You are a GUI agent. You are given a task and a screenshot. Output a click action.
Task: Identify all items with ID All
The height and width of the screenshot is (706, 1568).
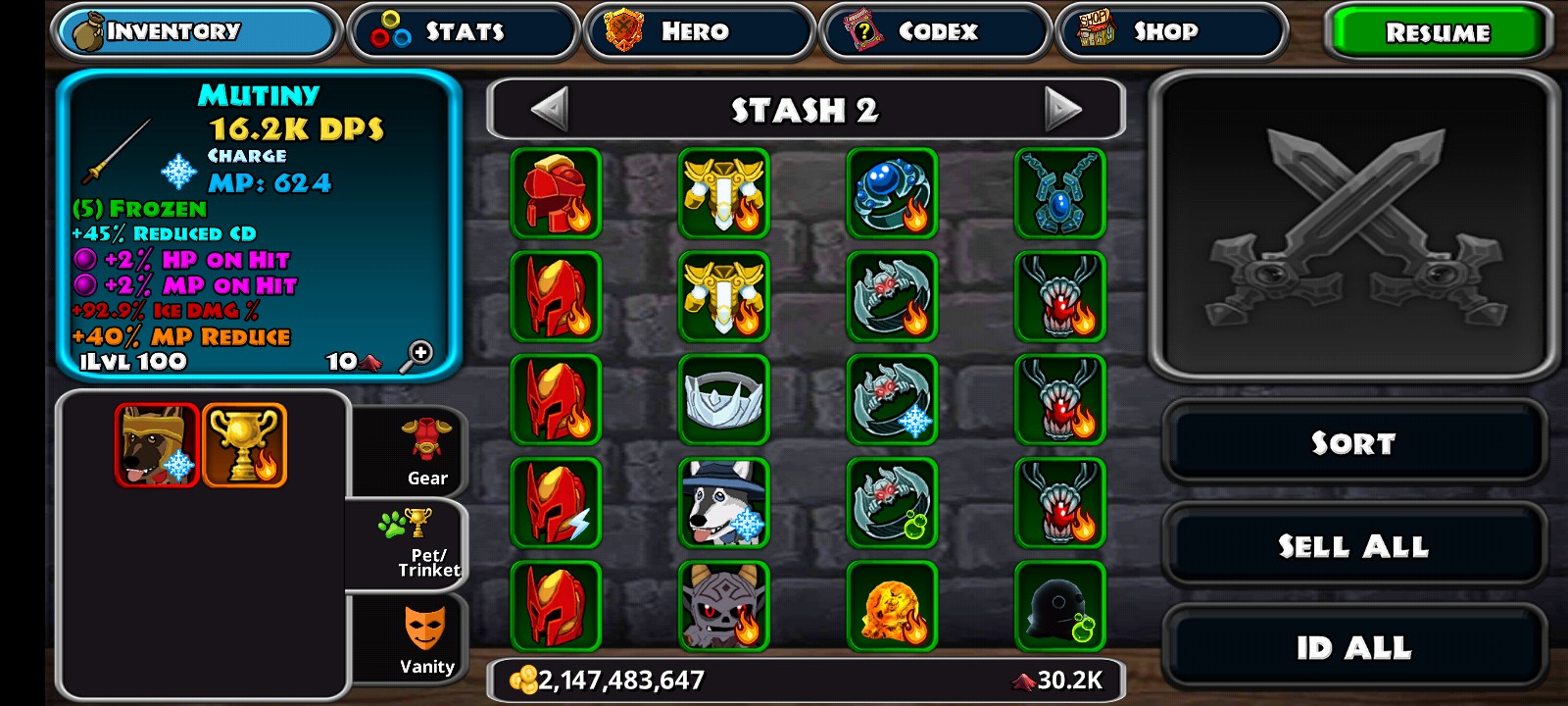tap(1353, 648)
